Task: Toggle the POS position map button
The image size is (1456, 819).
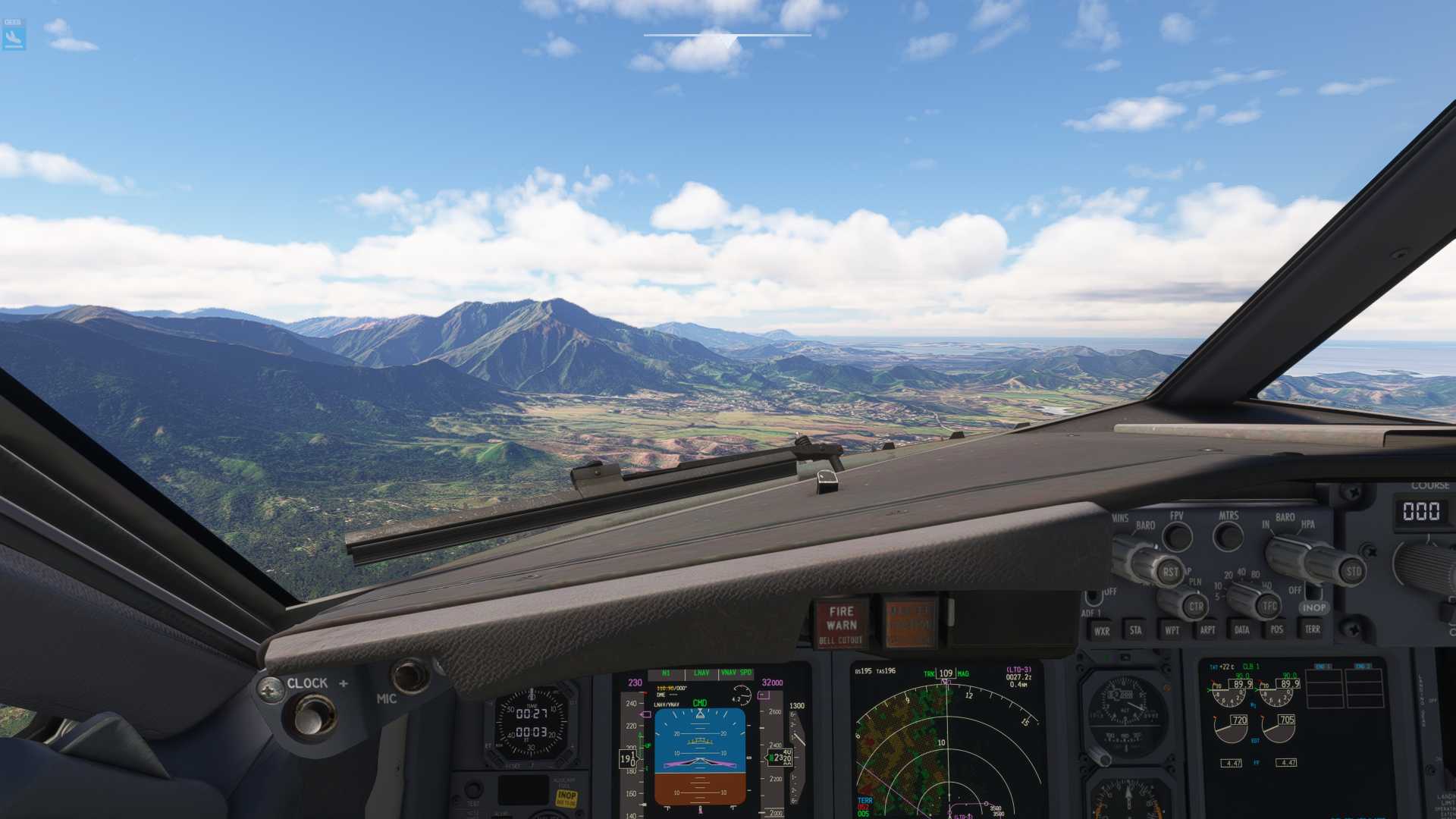Action: tap(1277, 629)
